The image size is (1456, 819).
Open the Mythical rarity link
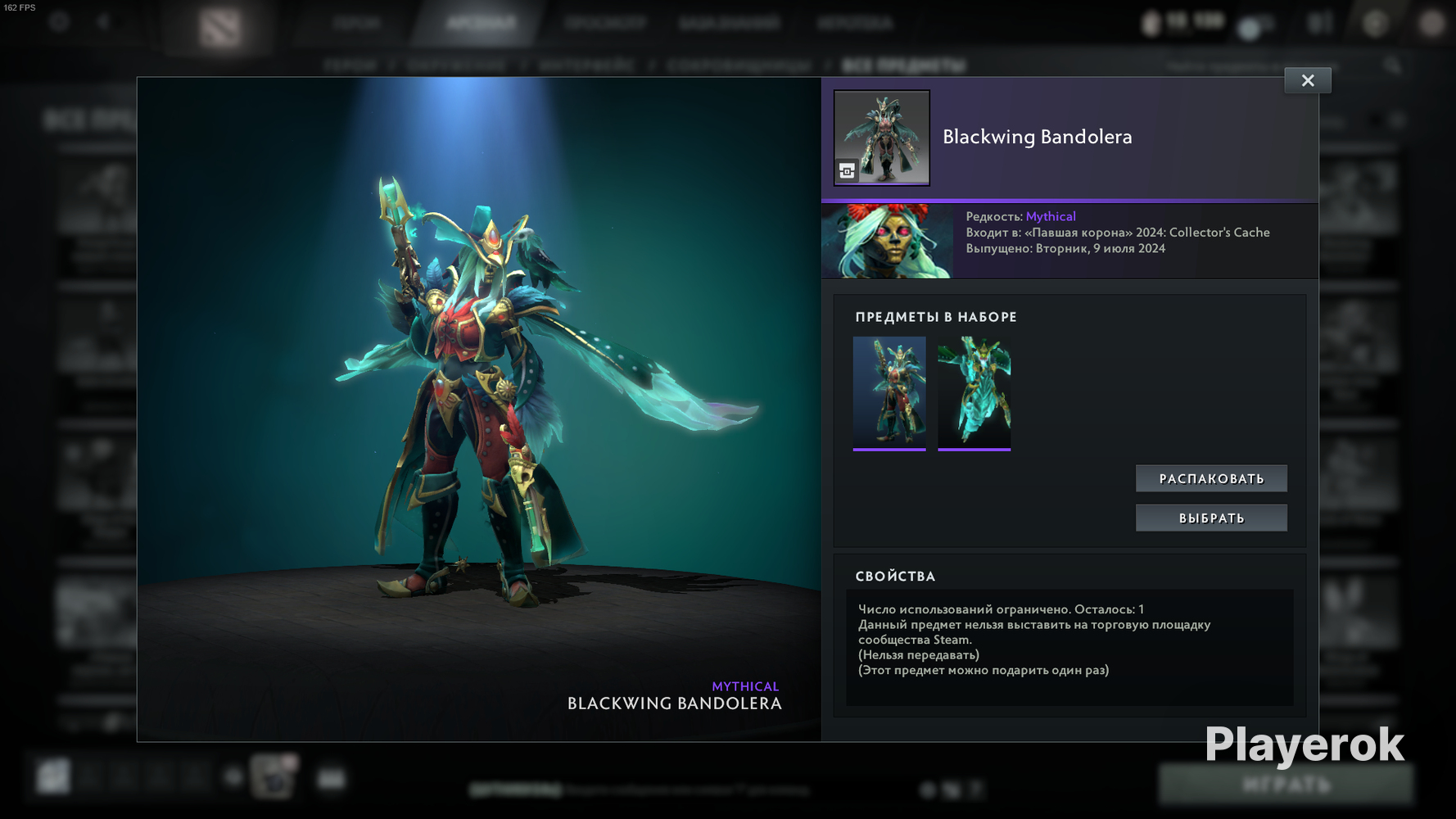pos(1051,216)
